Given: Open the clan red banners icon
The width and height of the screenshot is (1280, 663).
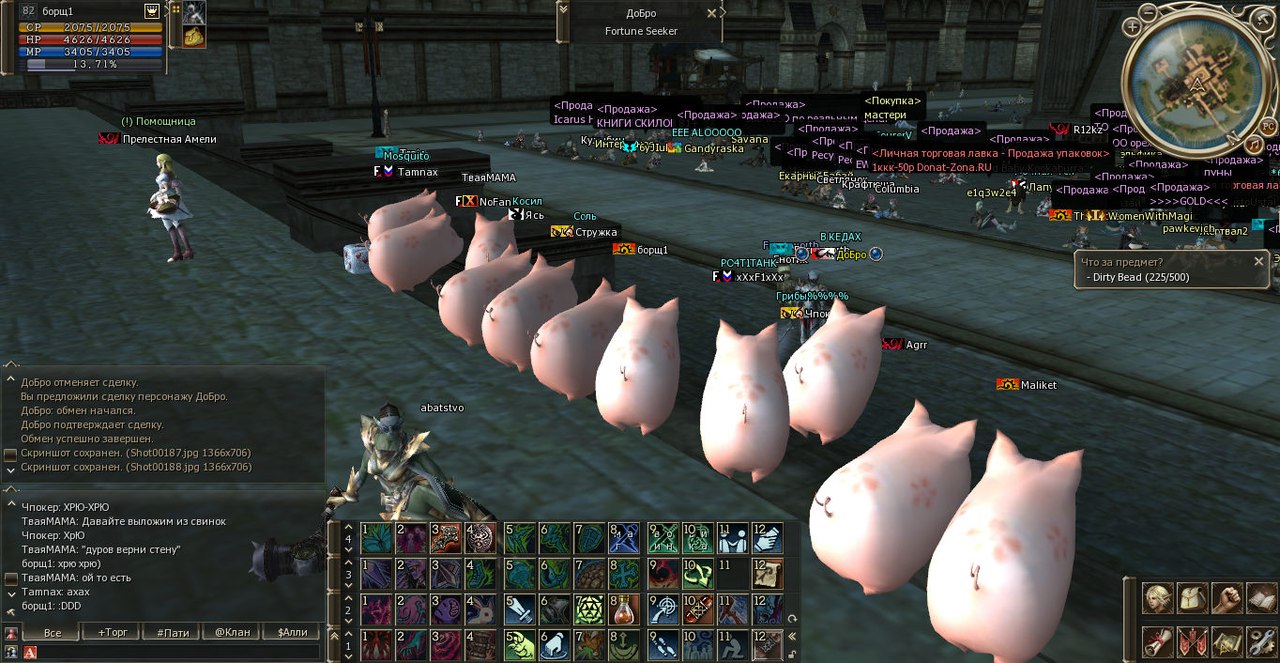Looking at the screenshot, I should (1192, 639).
